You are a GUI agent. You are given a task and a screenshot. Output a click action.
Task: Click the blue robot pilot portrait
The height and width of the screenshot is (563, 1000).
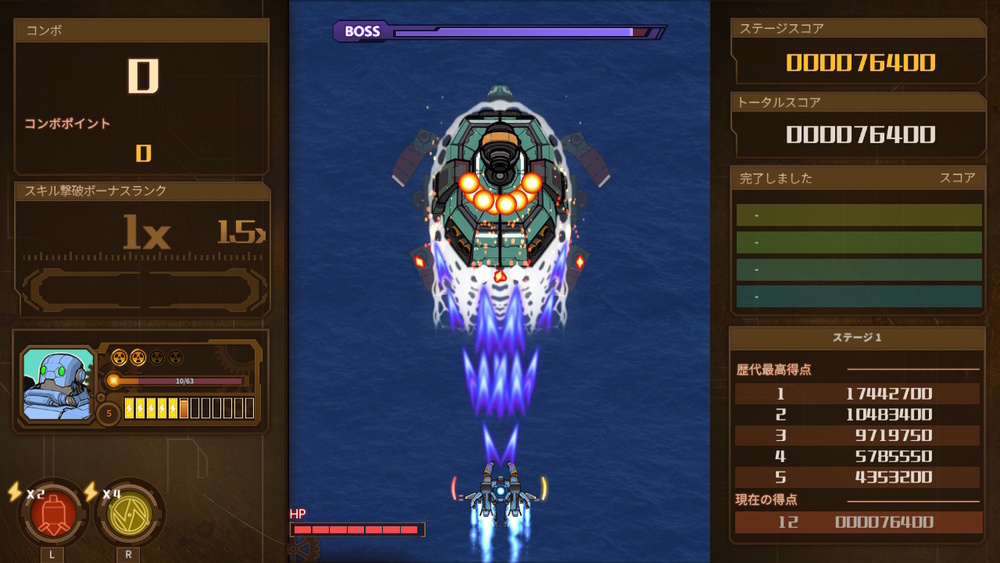[58, 383]
